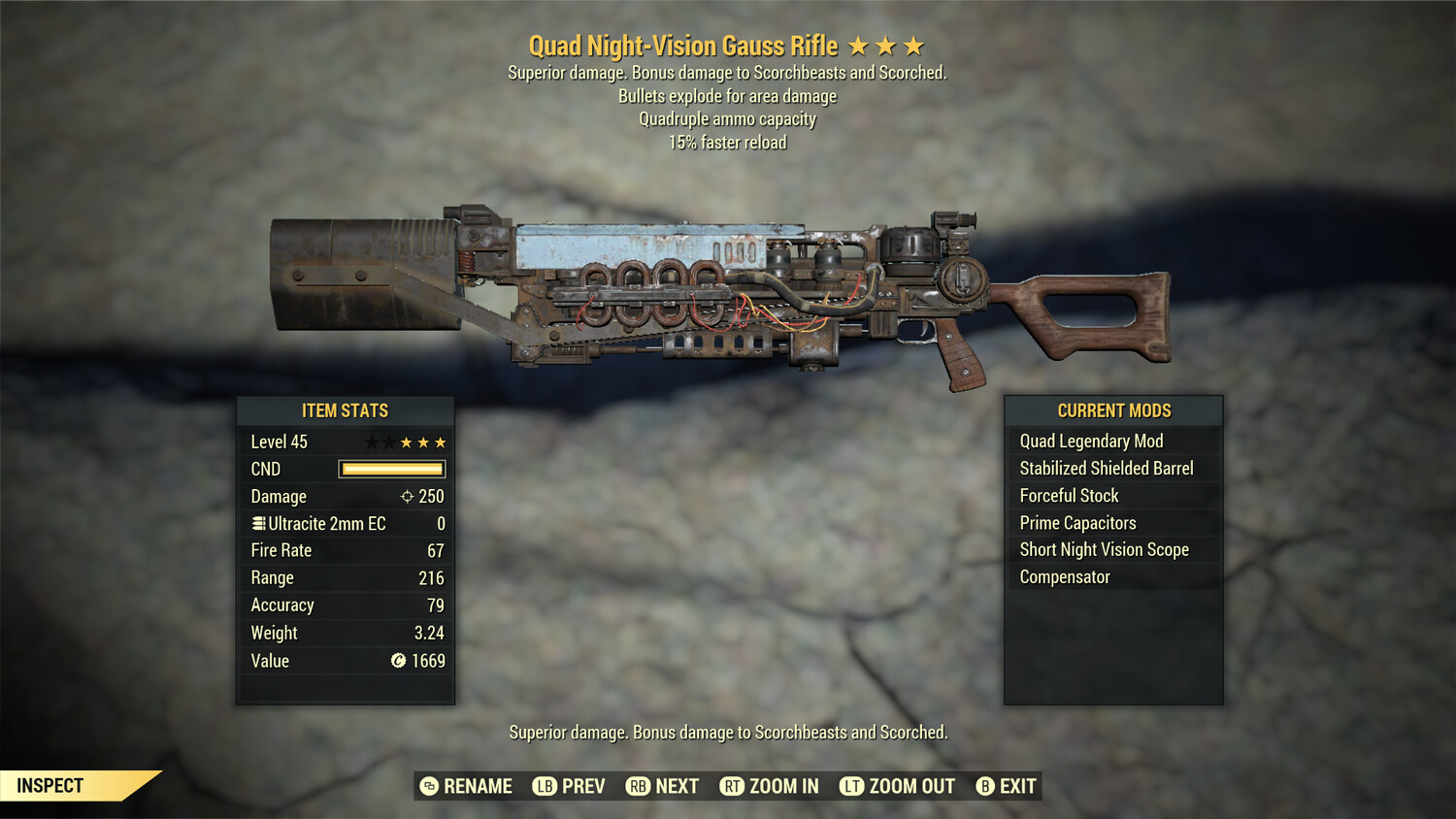Viewport: 1456px width, 819px height.
Task: Toggle the first dimmed star in Level 45 row
Action: click(x=371, y=442)
